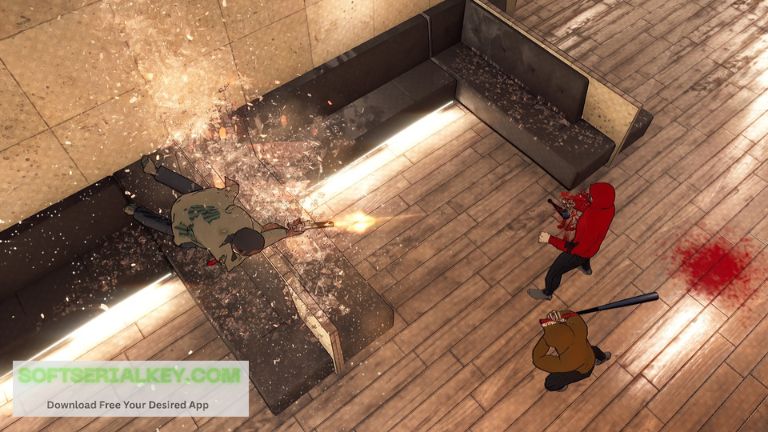This screenshot has height=432, width=768.
Task: Click the SOFTSERIALKEY.COM watermark banner
Action: (130, 388)
